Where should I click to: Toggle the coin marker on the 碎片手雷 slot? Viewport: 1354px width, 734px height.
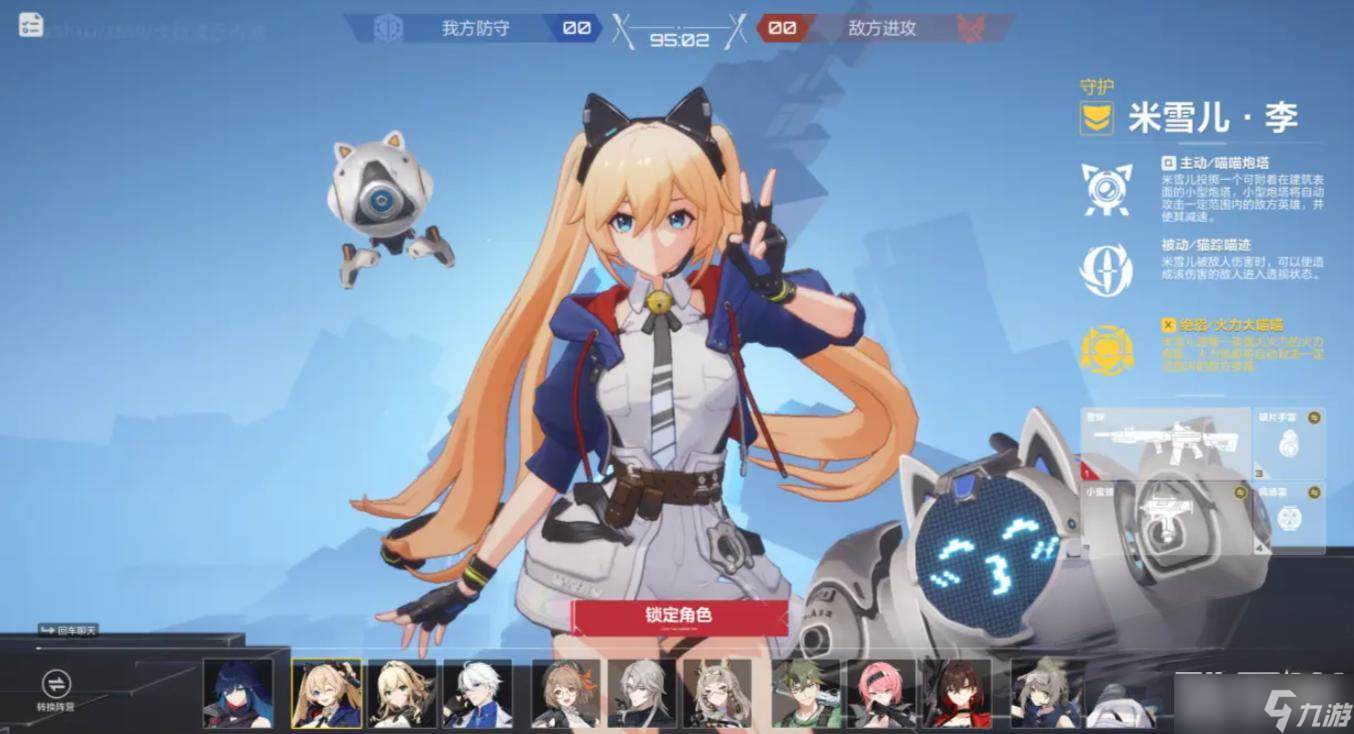(1314, 419)
